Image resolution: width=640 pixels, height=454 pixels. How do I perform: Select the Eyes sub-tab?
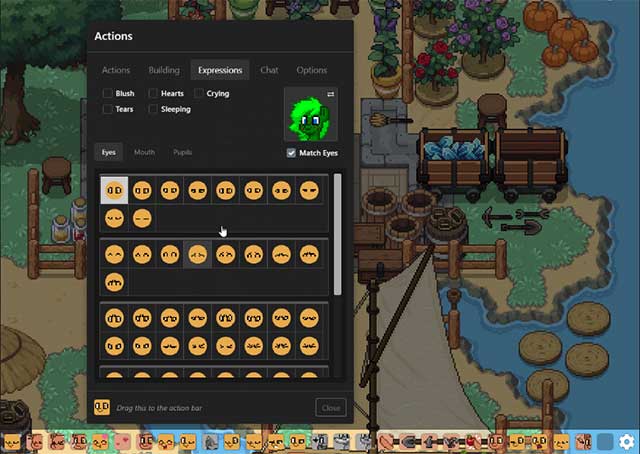[109, 152]
